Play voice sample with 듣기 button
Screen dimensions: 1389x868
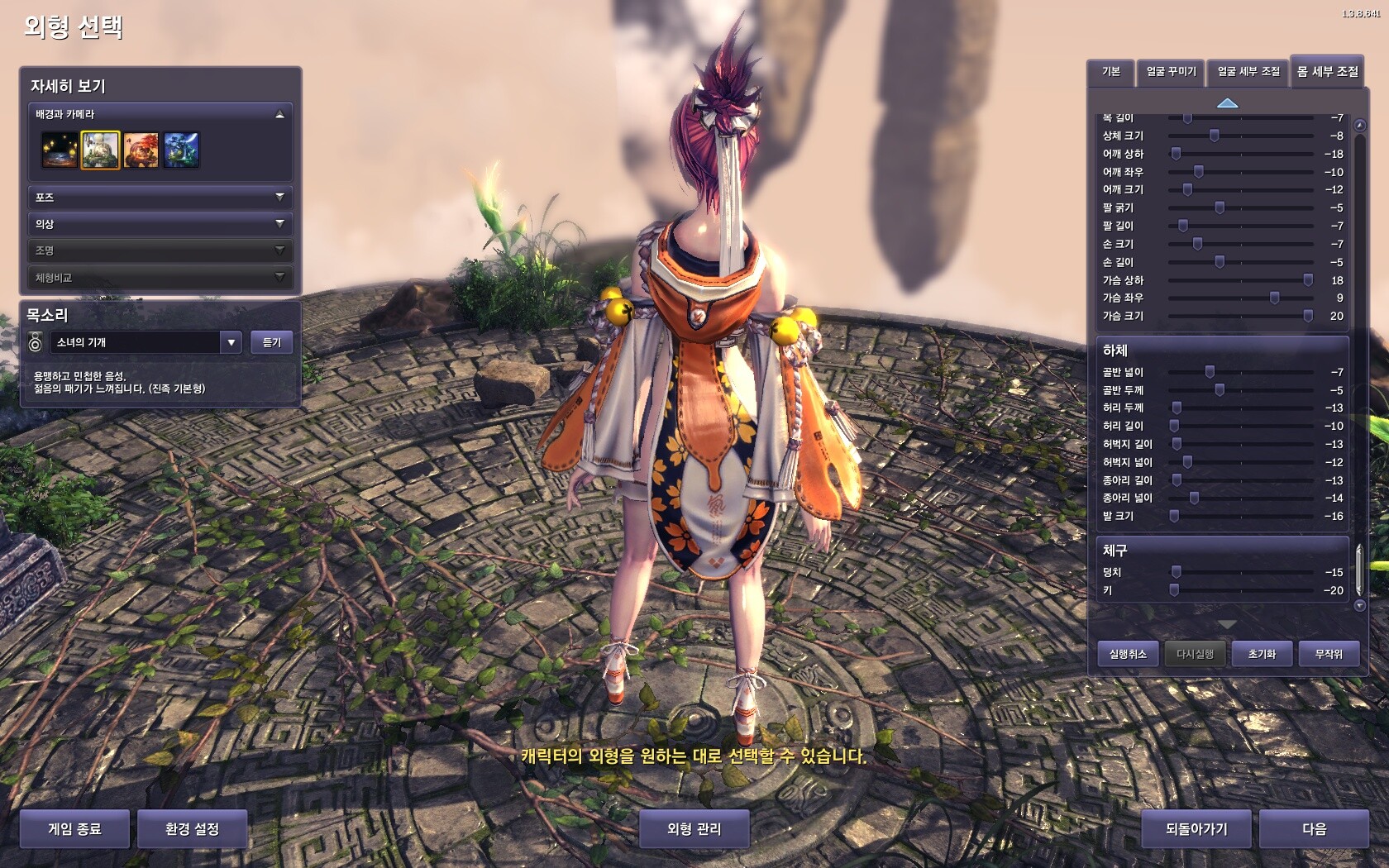coord(271,342)
